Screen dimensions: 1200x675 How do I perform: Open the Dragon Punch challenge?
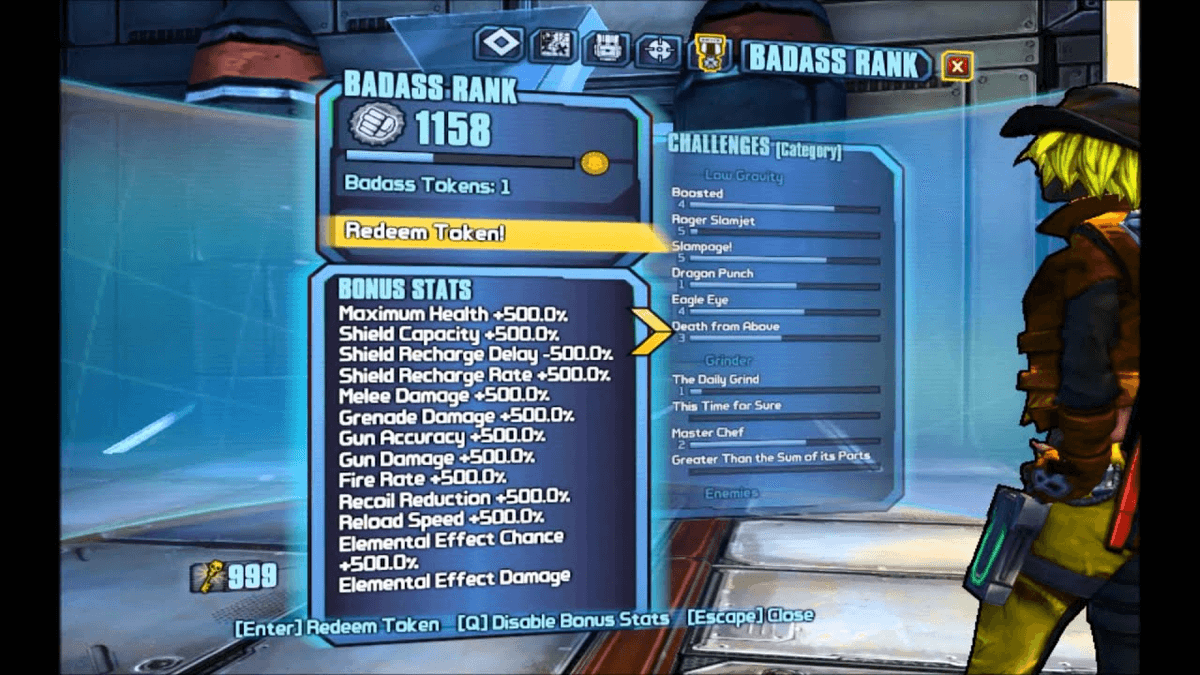712,273
